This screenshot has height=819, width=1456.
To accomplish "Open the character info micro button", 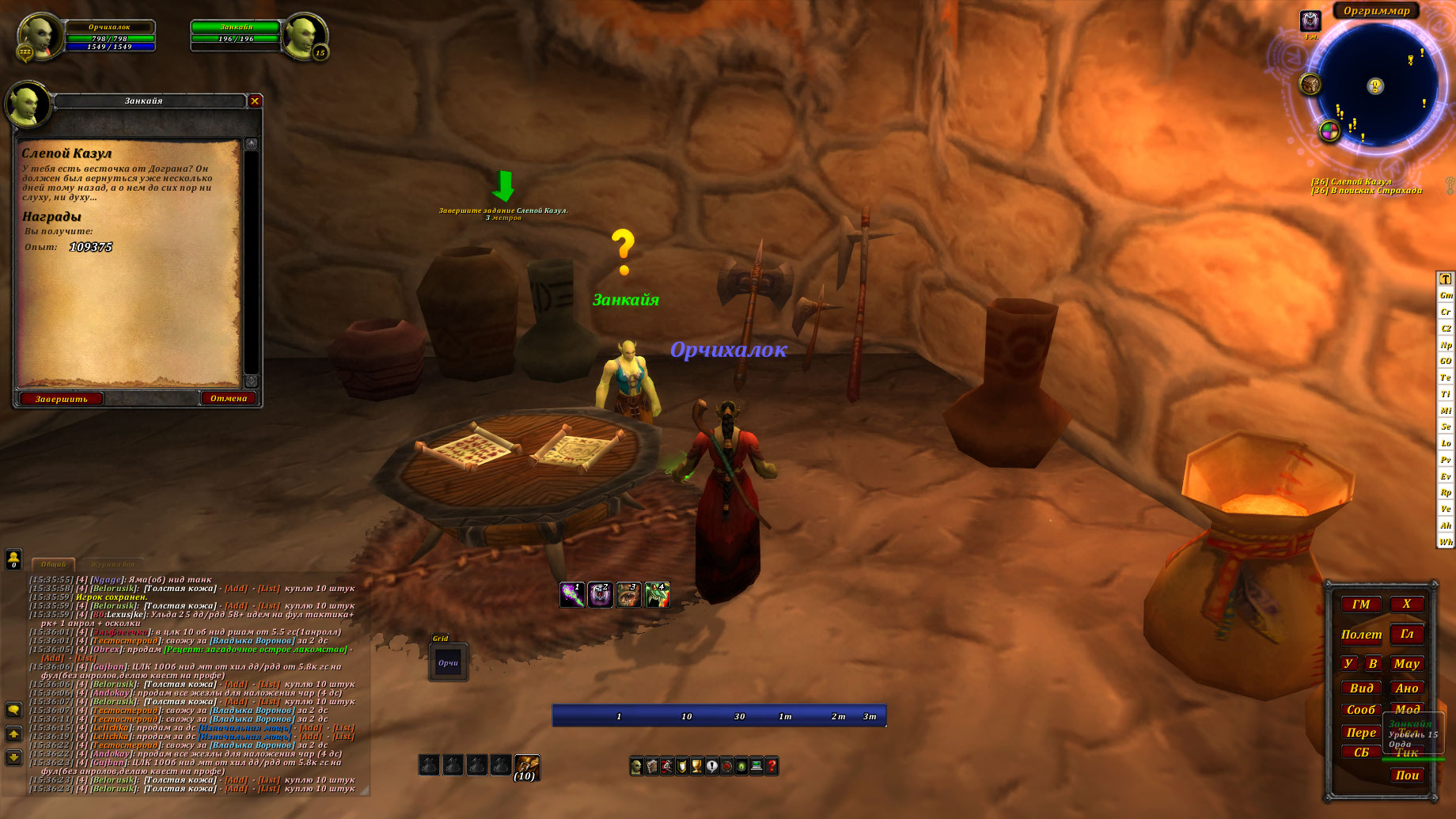I will pos(636,766).
